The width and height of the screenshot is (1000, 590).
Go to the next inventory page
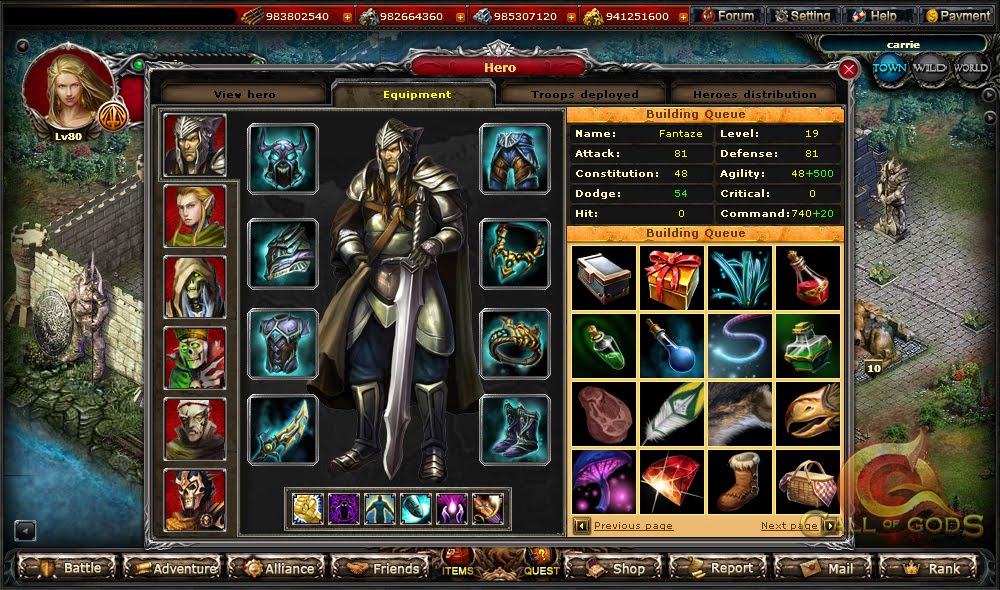[x=789, y=526]
